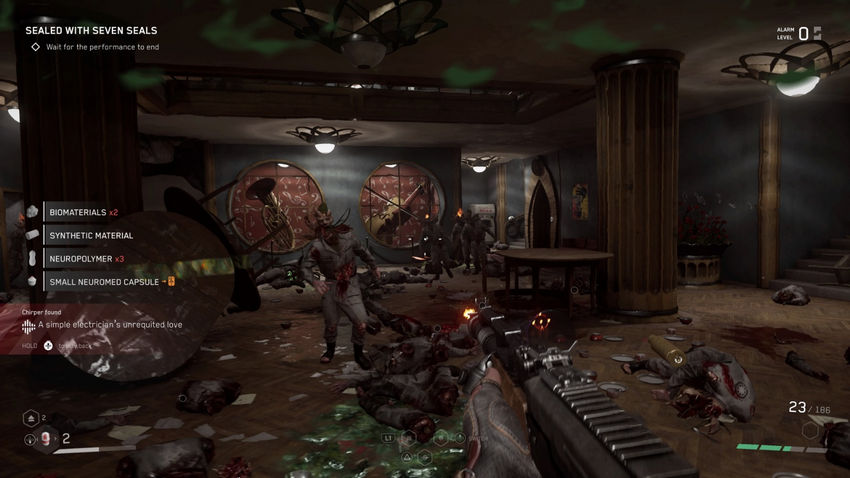The width and height of the screenshot is (850, 478).
Task: Click the Alarm Level indicator
Action: [800, 33]
